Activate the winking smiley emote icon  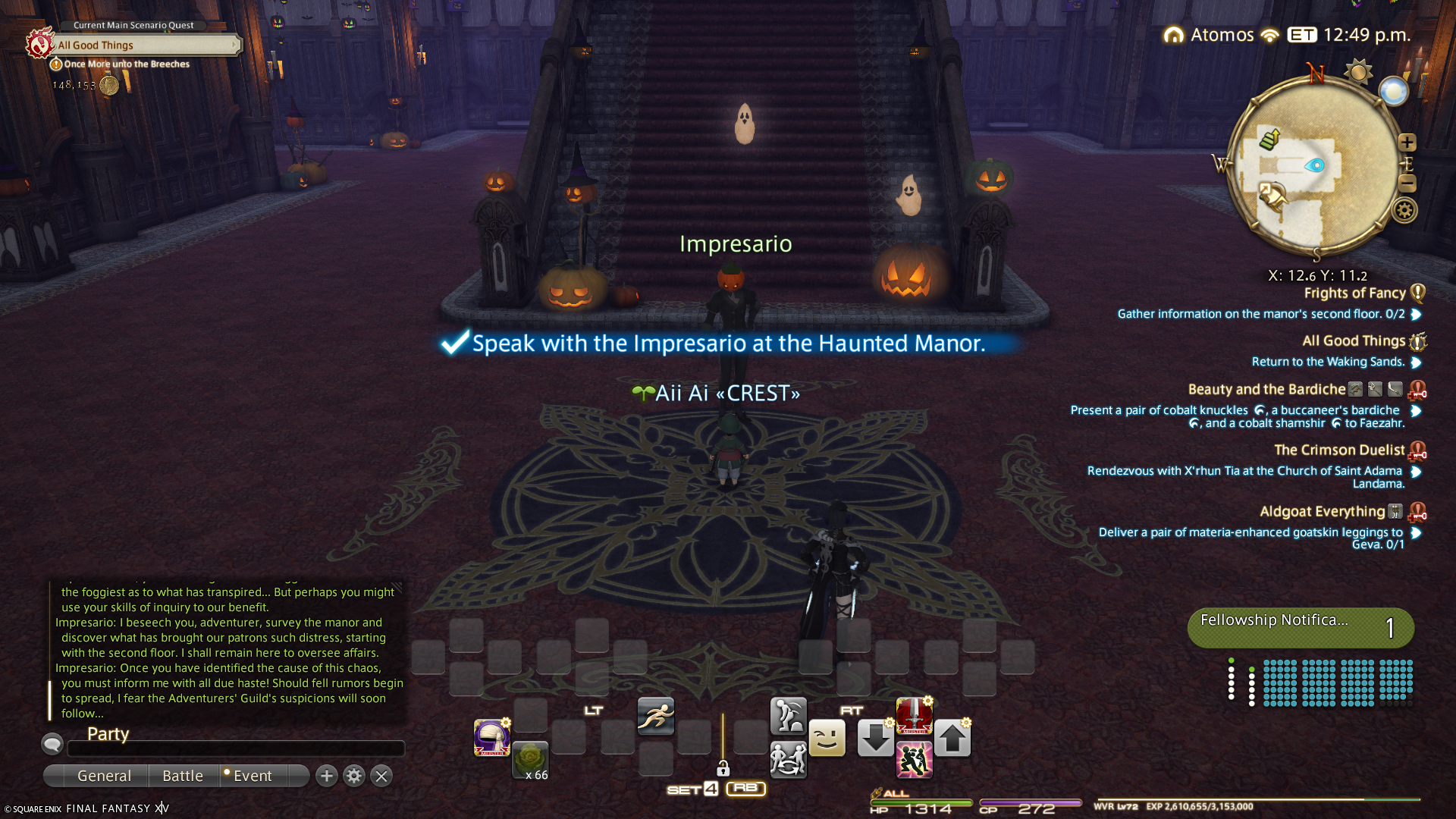click(x=827, y=738)
